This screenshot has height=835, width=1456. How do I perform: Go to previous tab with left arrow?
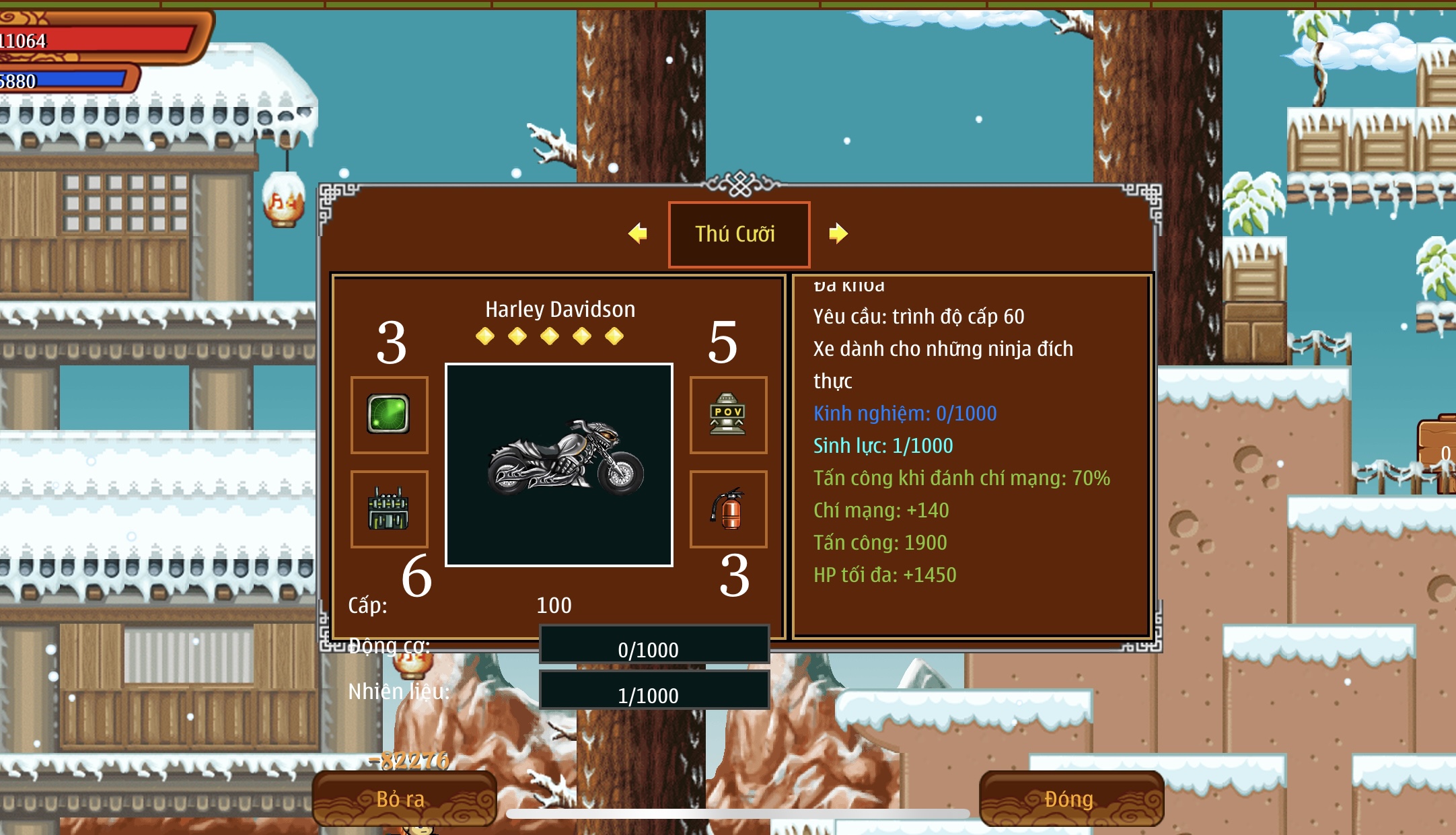pyautogui.click(x=637, y=233)
